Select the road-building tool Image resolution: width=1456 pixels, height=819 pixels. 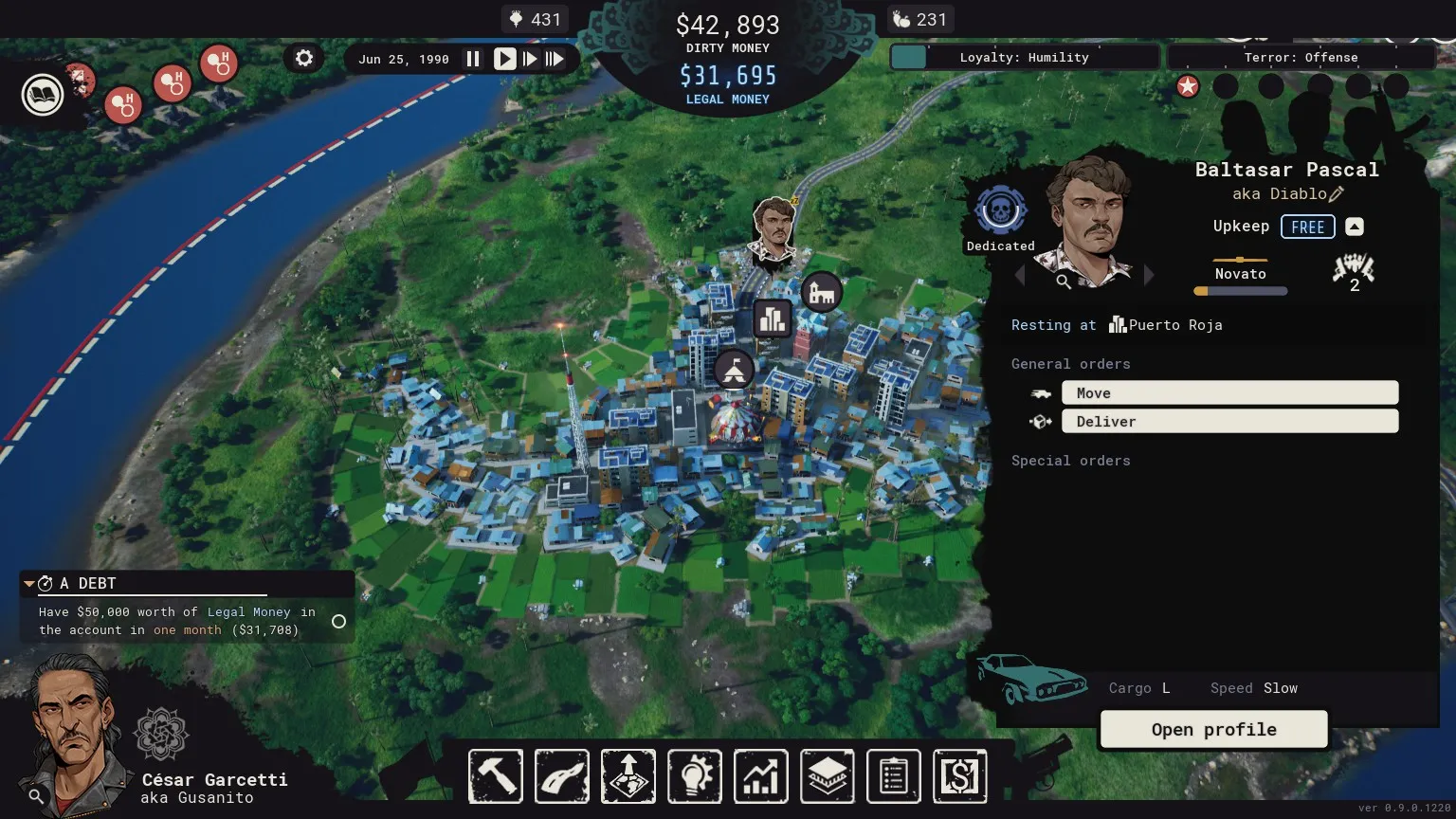coord(562,776)
